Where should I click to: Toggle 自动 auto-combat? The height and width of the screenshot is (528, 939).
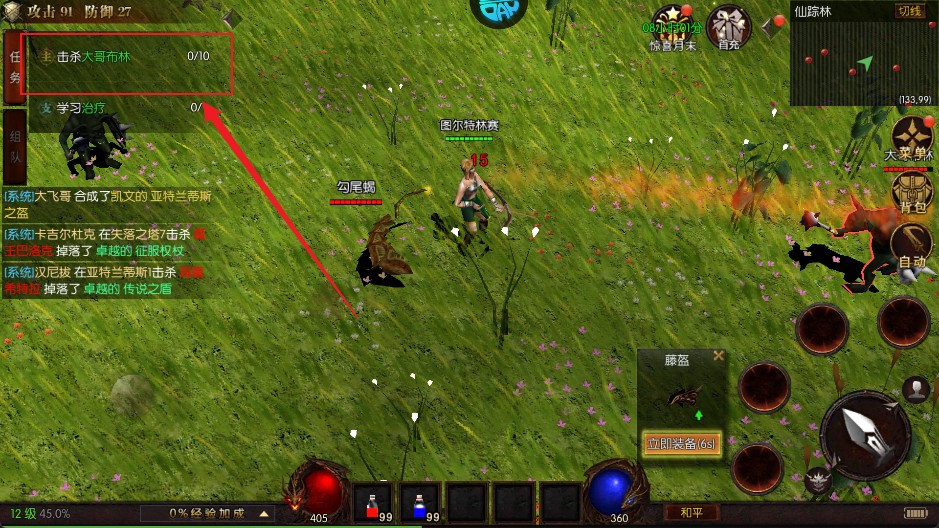coord(912,245)
